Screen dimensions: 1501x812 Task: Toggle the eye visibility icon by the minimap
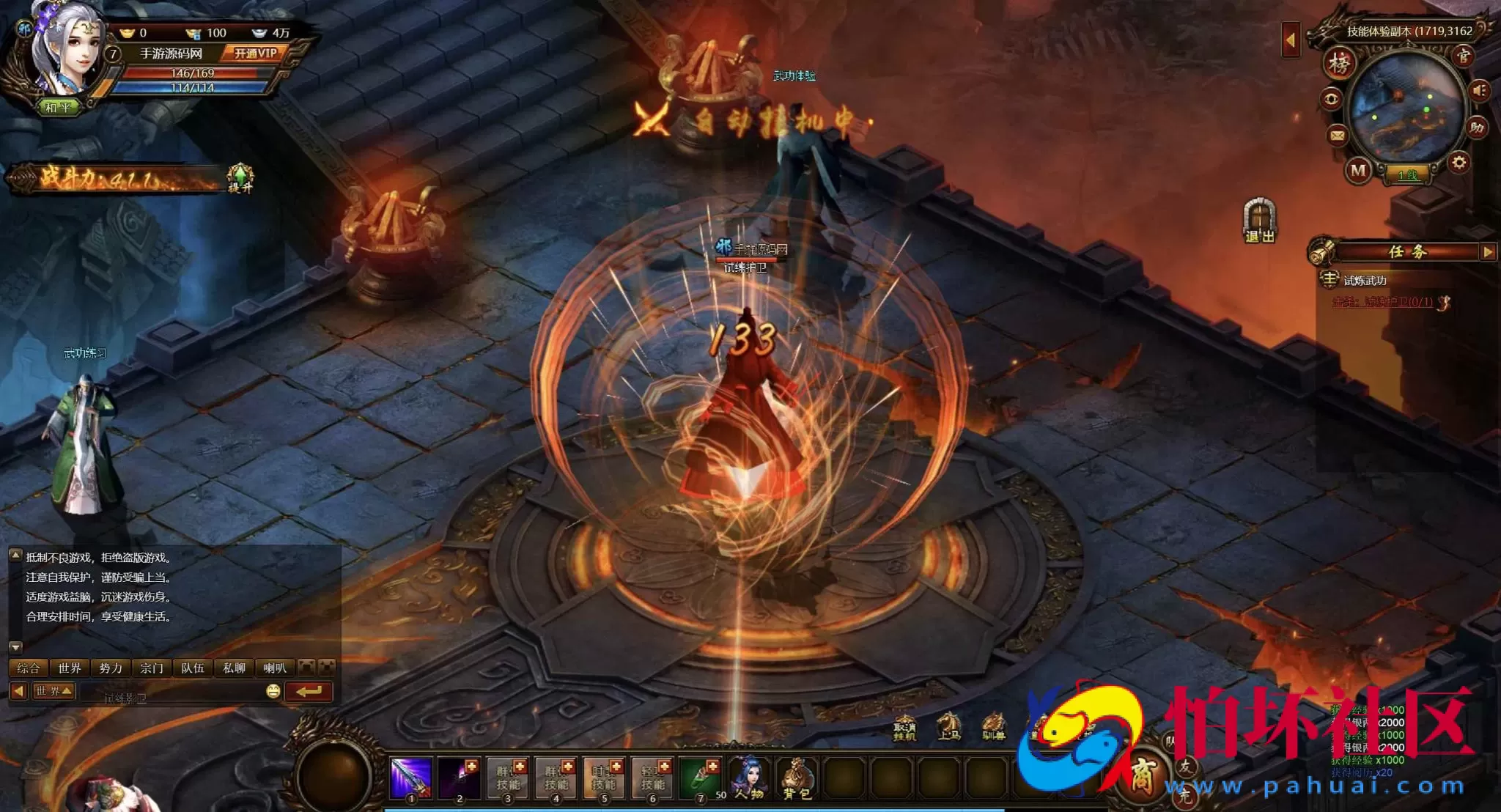point(1331,98)
